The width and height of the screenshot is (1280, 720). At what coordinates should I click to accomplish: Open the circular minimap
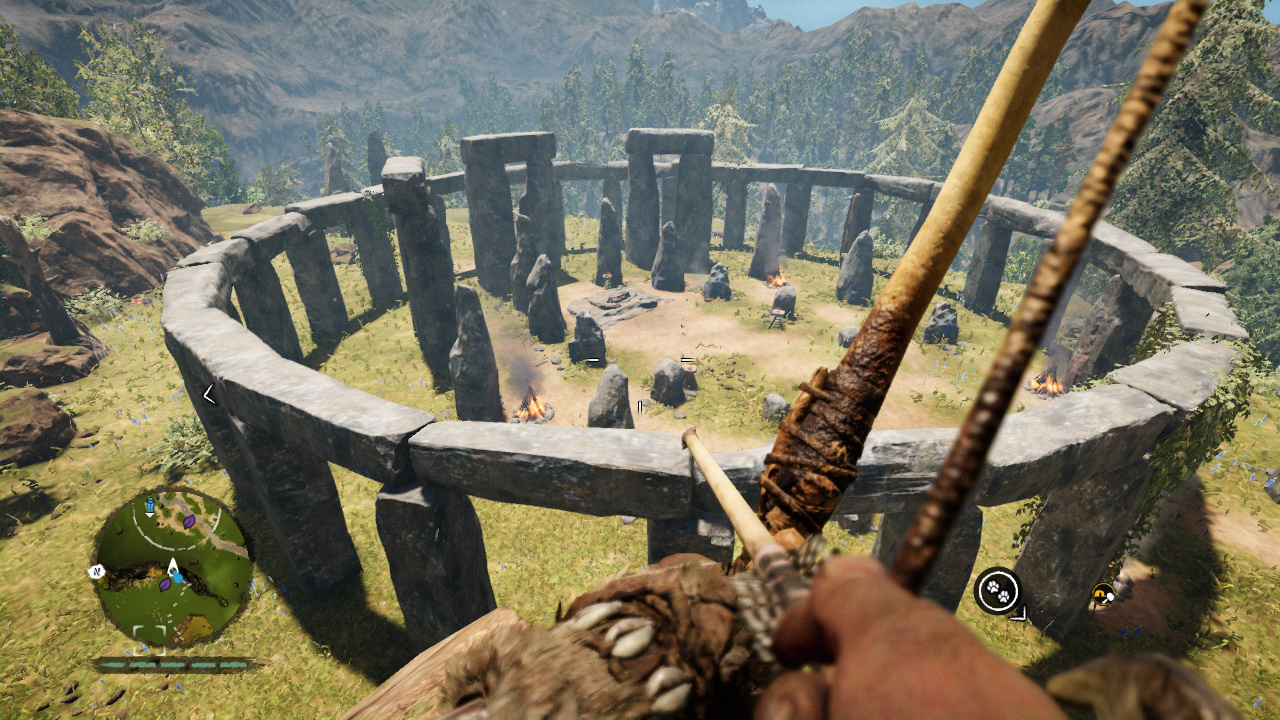click(170, 566)
